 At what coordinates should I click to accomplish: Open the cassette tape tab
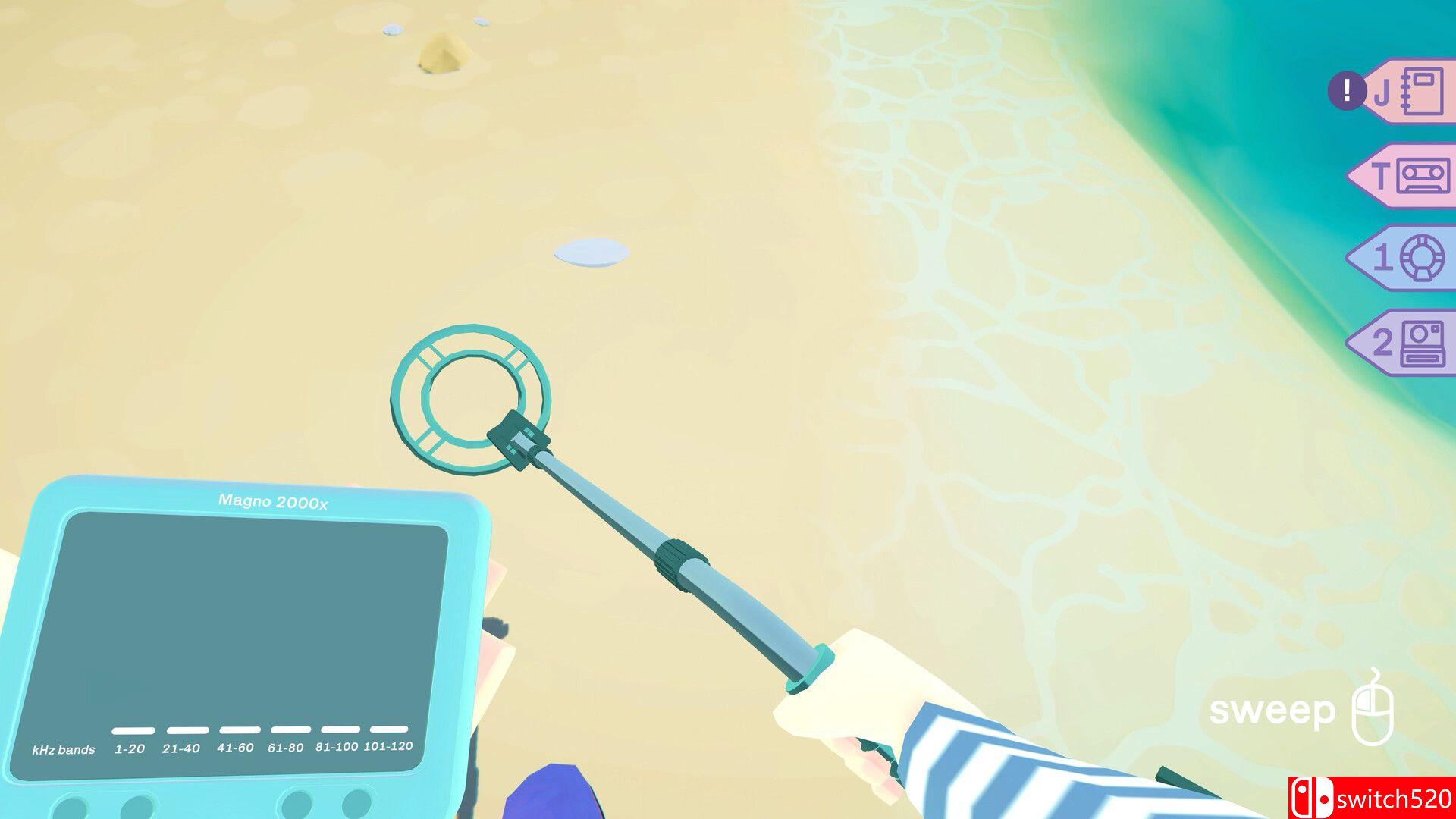pyautogui.click(x=1407, y=176)
